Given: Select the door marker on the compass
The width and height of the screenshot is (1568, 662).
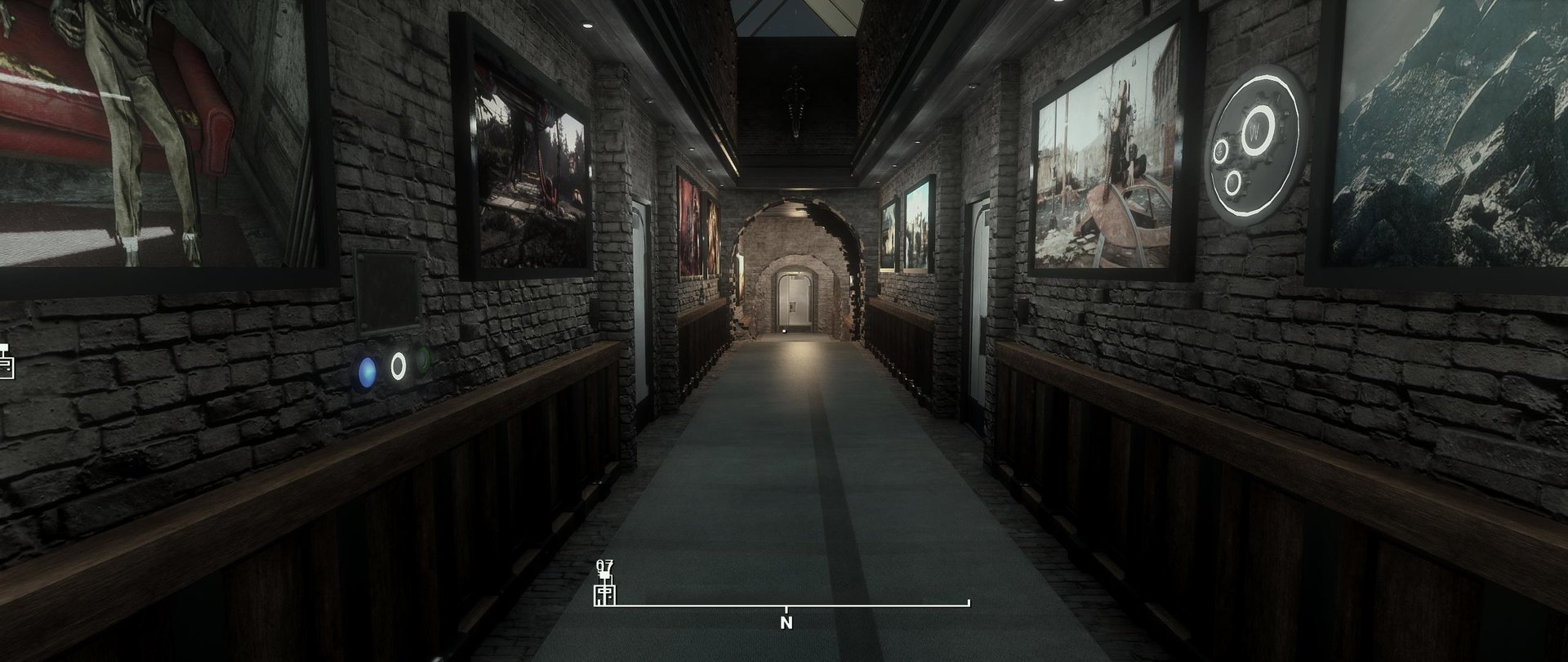Looking at the screenshot, I should 604,593.
